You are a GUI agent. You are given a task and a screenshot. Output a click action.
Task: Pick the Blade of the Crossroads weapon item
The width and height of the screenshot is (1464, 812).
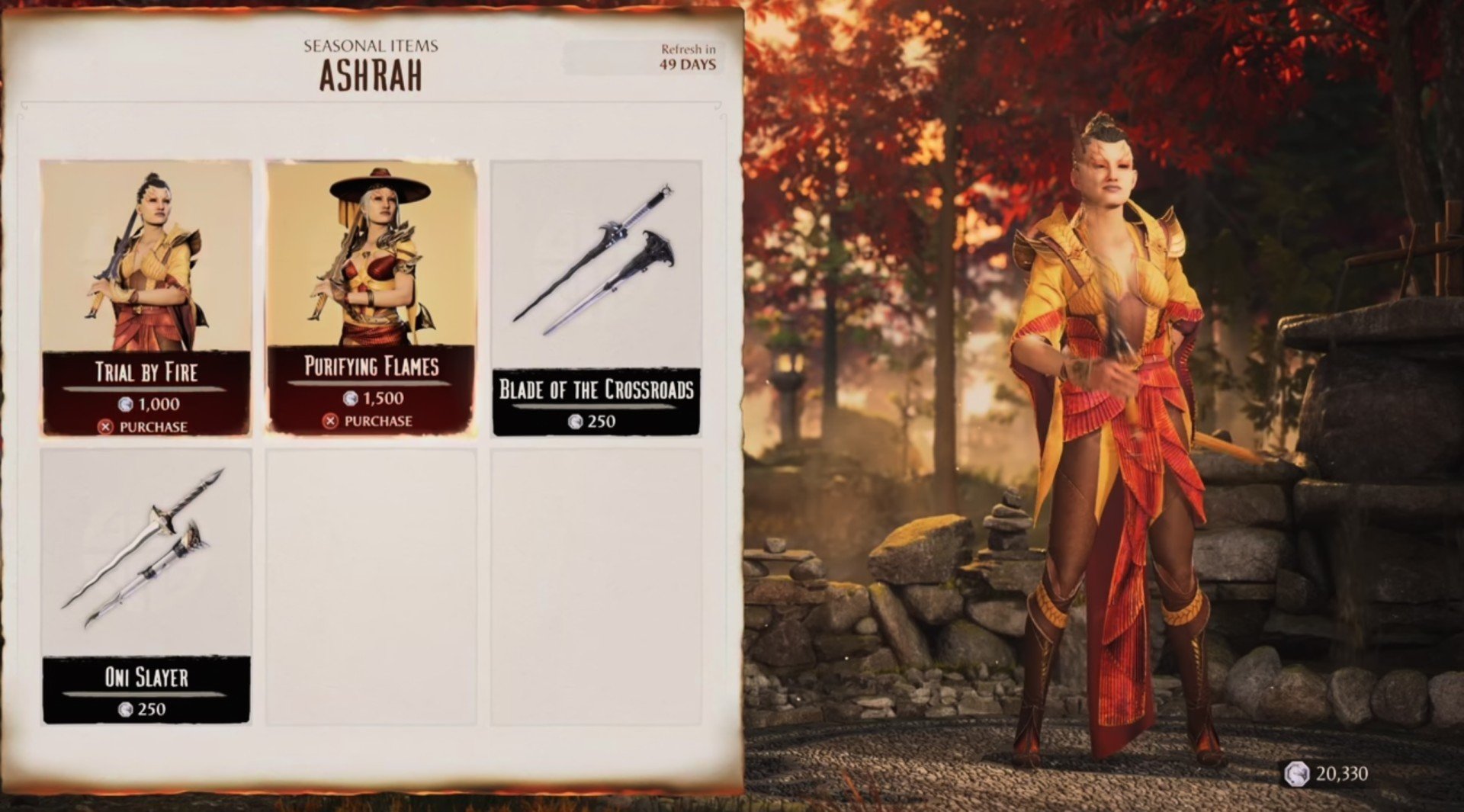(x=596, y=297)
